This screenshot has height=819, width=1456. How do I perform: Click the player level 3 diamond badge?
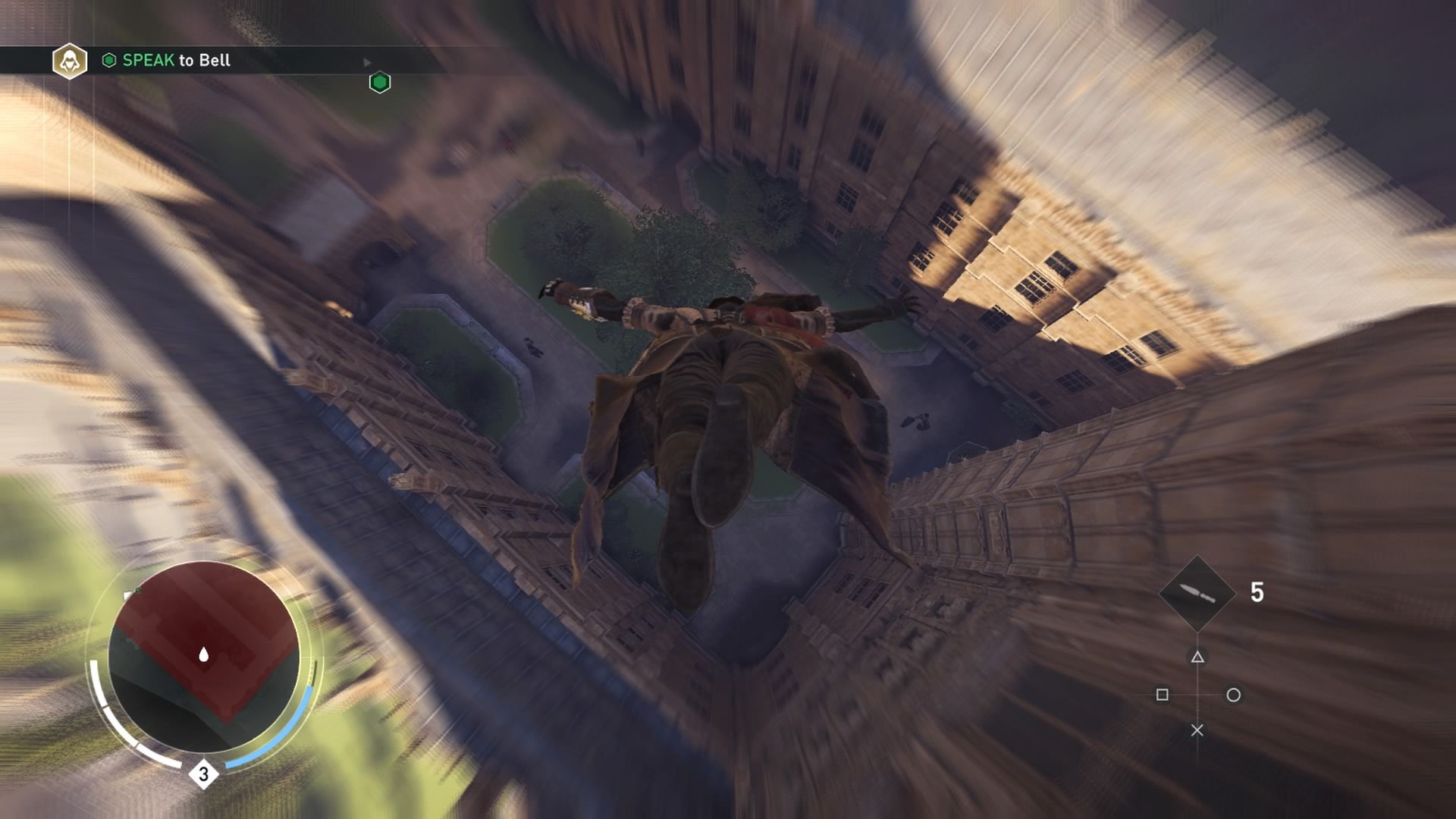tap(203, 774)
